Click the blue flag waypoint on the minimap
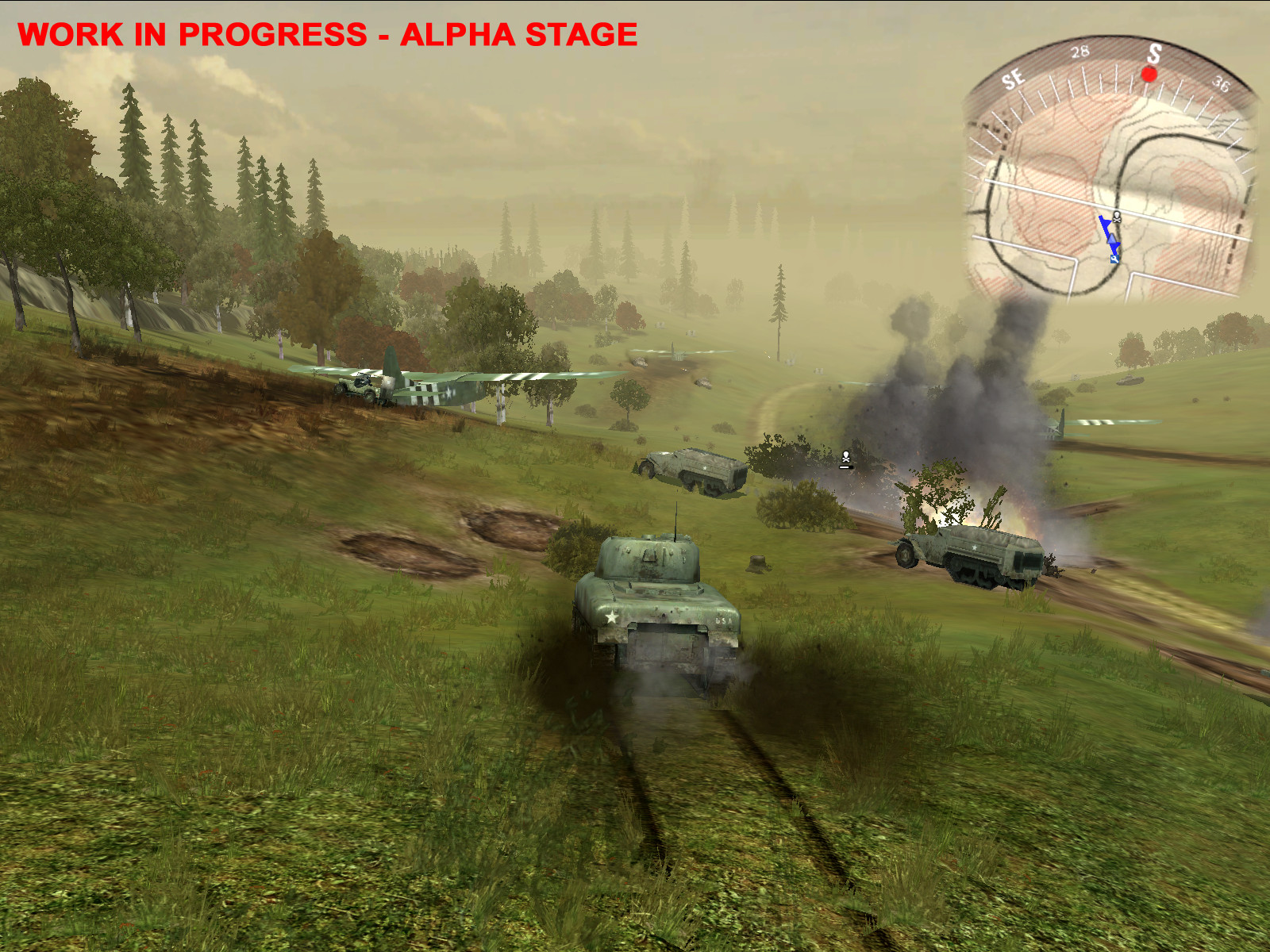 click(1106, 221)
